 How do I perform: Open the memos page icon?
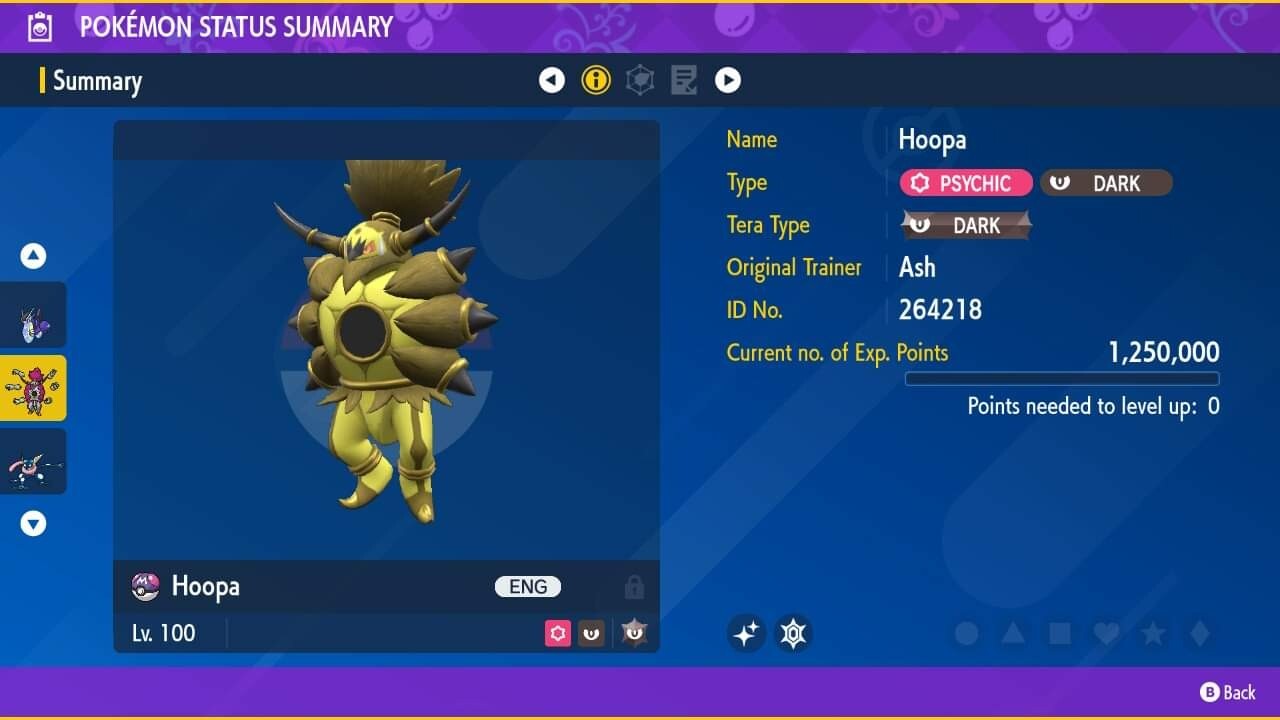[683, 79]
